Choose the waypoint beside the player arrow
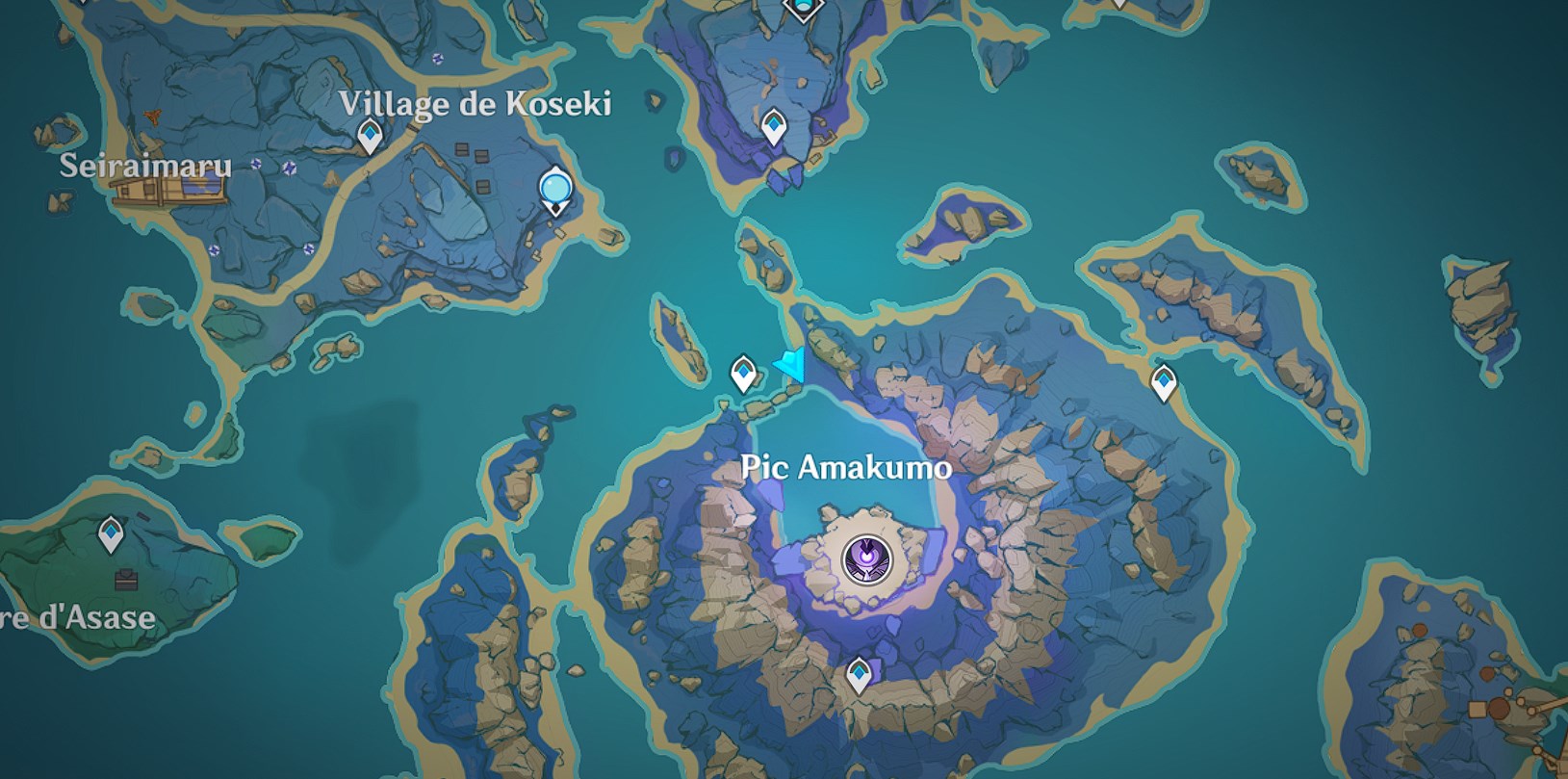Viewport: 1568px width, 779px height. [x=742, y=373]
